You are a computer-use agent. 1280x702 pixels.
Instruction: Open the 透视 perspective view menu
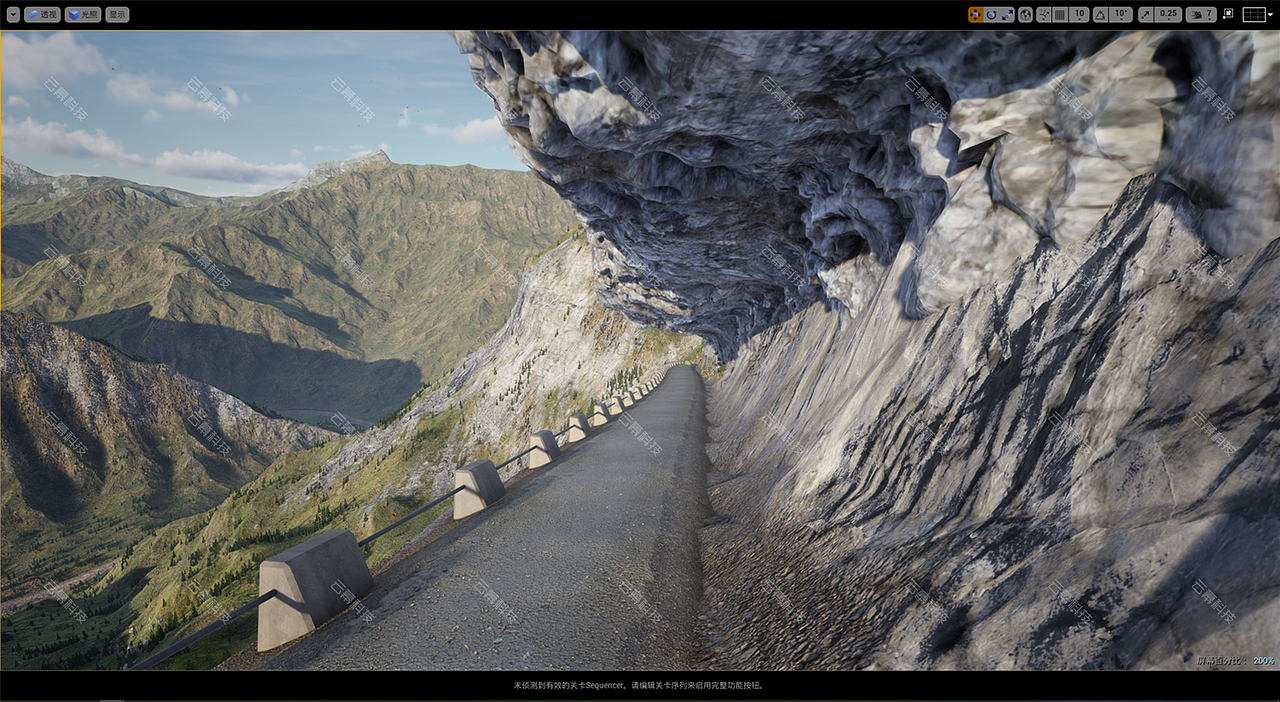42,15
